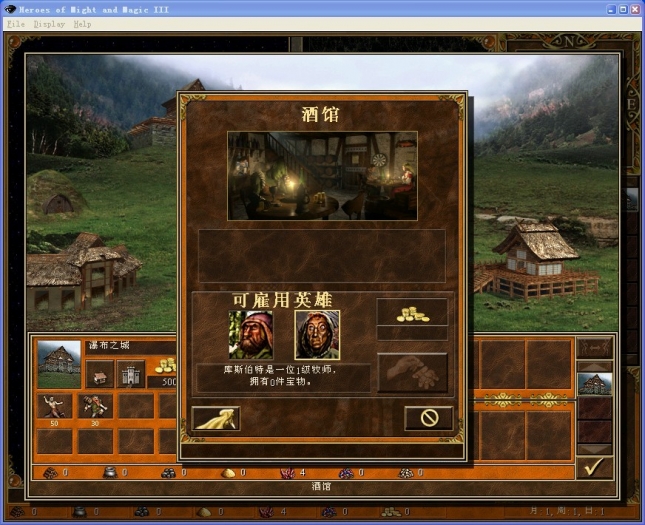The width and height of the screenshot is (645, 525).
Task: Click the hero swap arrows button
Action: 594,348
